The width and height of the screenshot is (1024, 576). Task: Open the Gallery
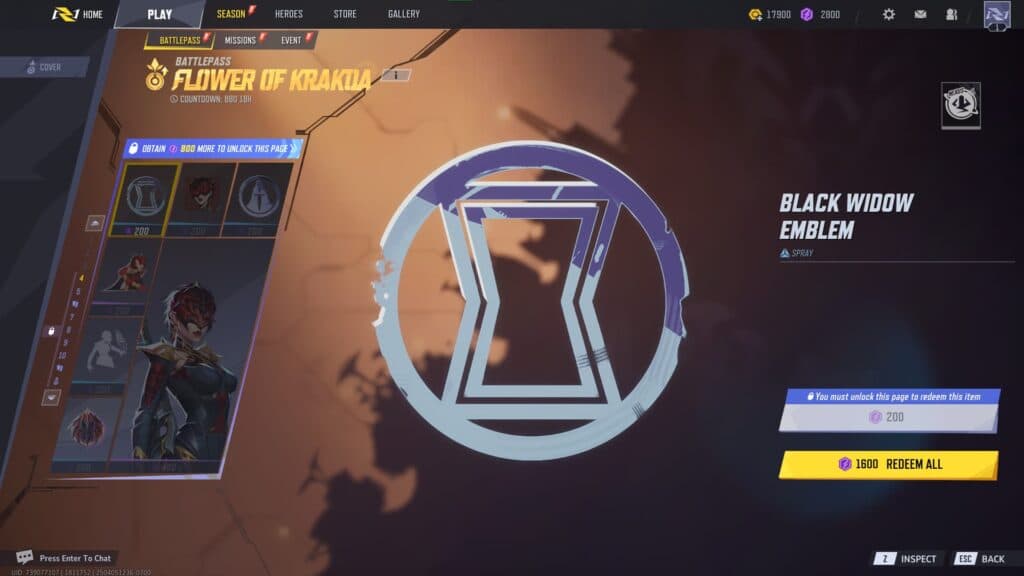[x=403, y=14]
